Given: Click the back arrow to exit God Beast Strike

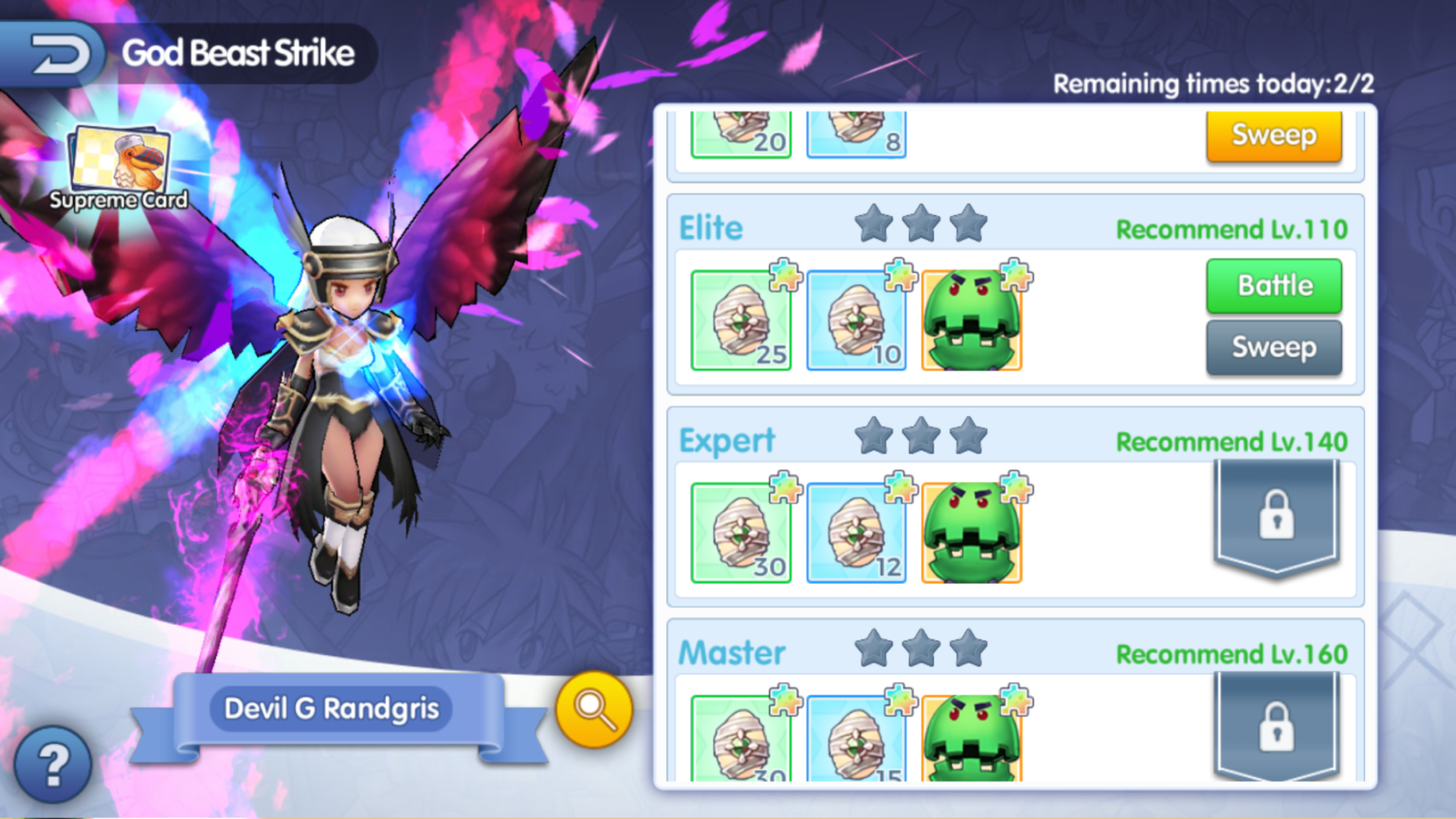Looking at the screenshot, I should tap(57, 52).
